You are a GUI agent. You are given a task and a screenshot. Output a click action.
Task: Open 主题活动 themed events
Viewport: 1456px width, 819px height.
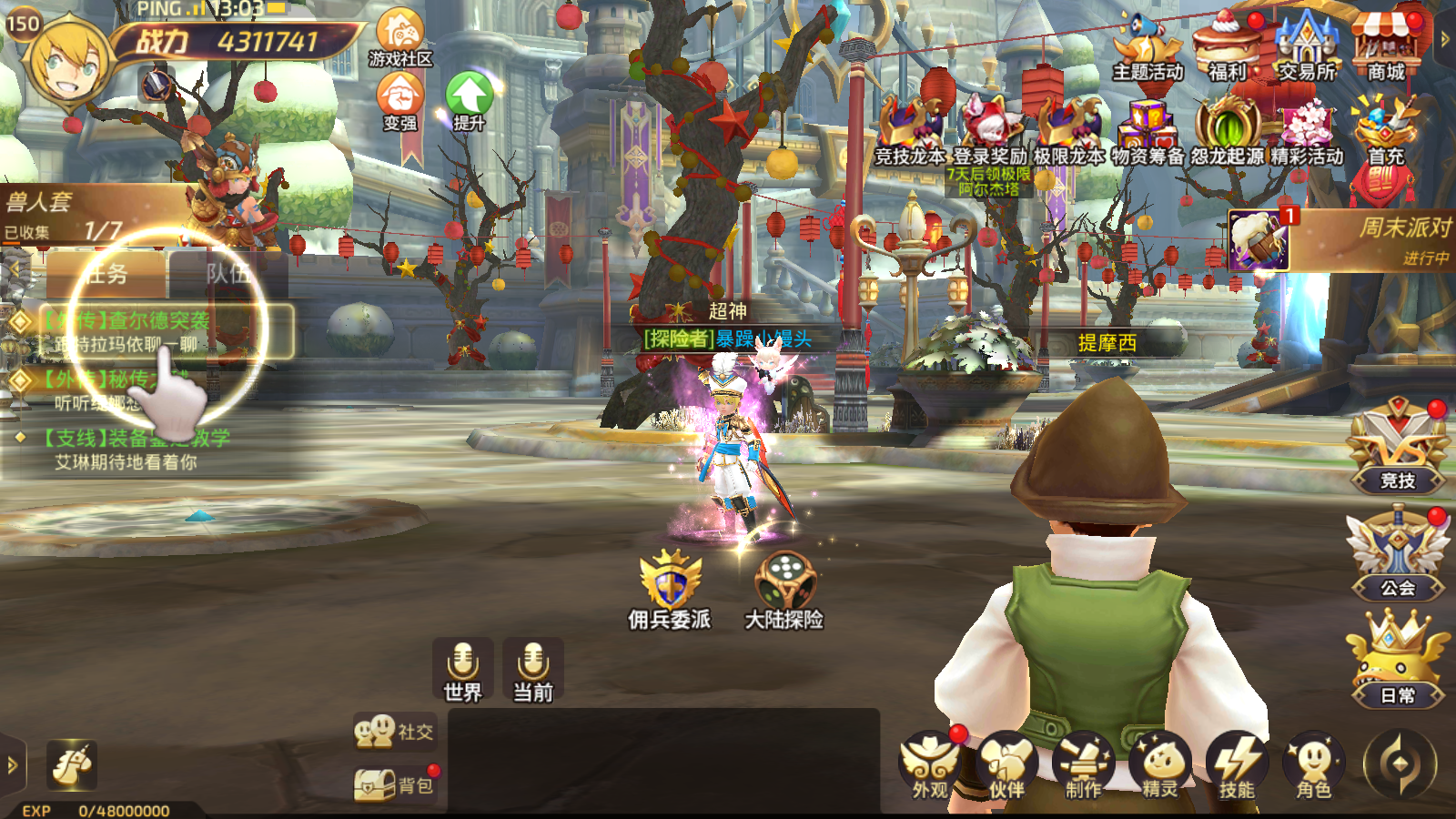tap(1147, 45)
